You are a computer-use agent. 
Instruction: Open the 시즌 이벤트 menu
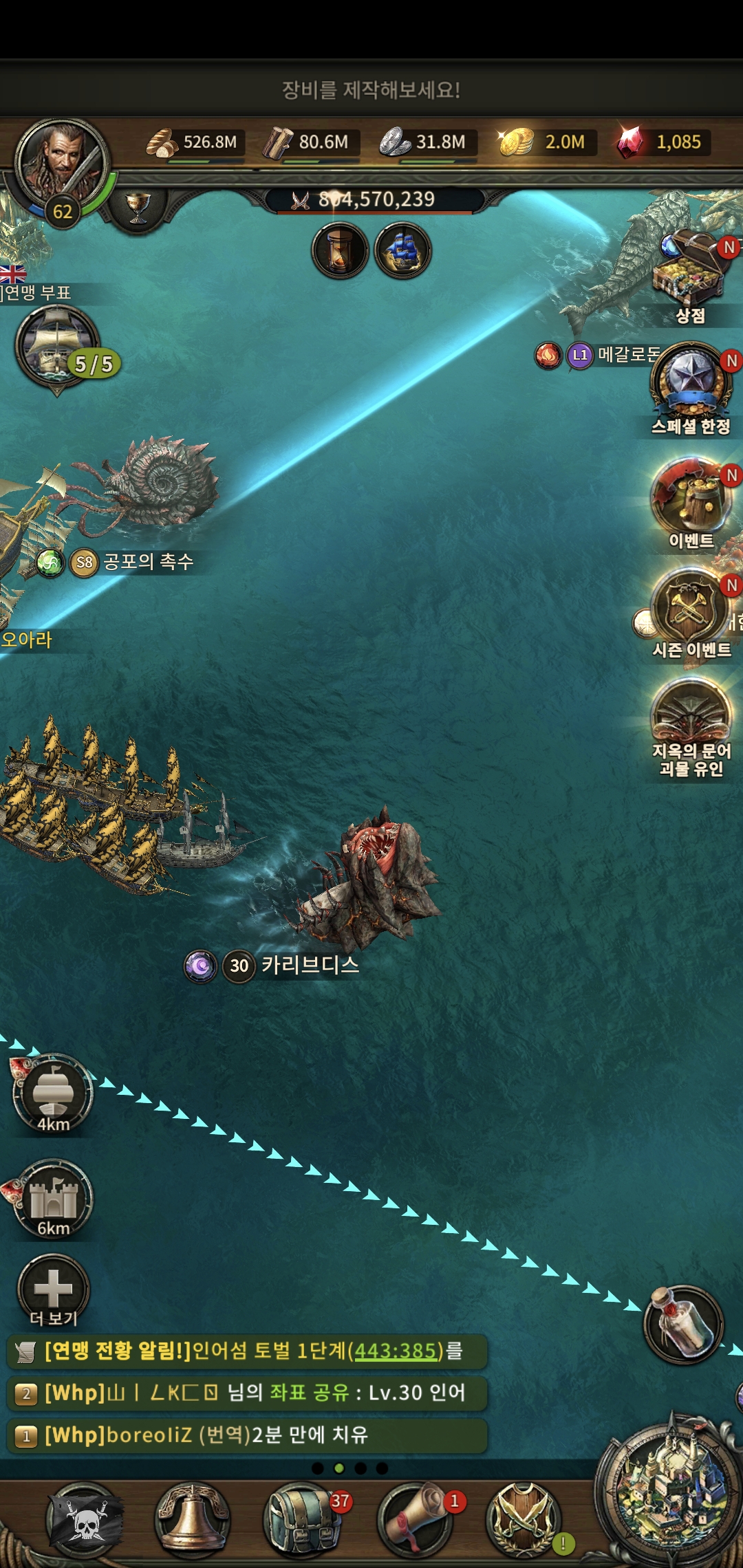[690, 609]
